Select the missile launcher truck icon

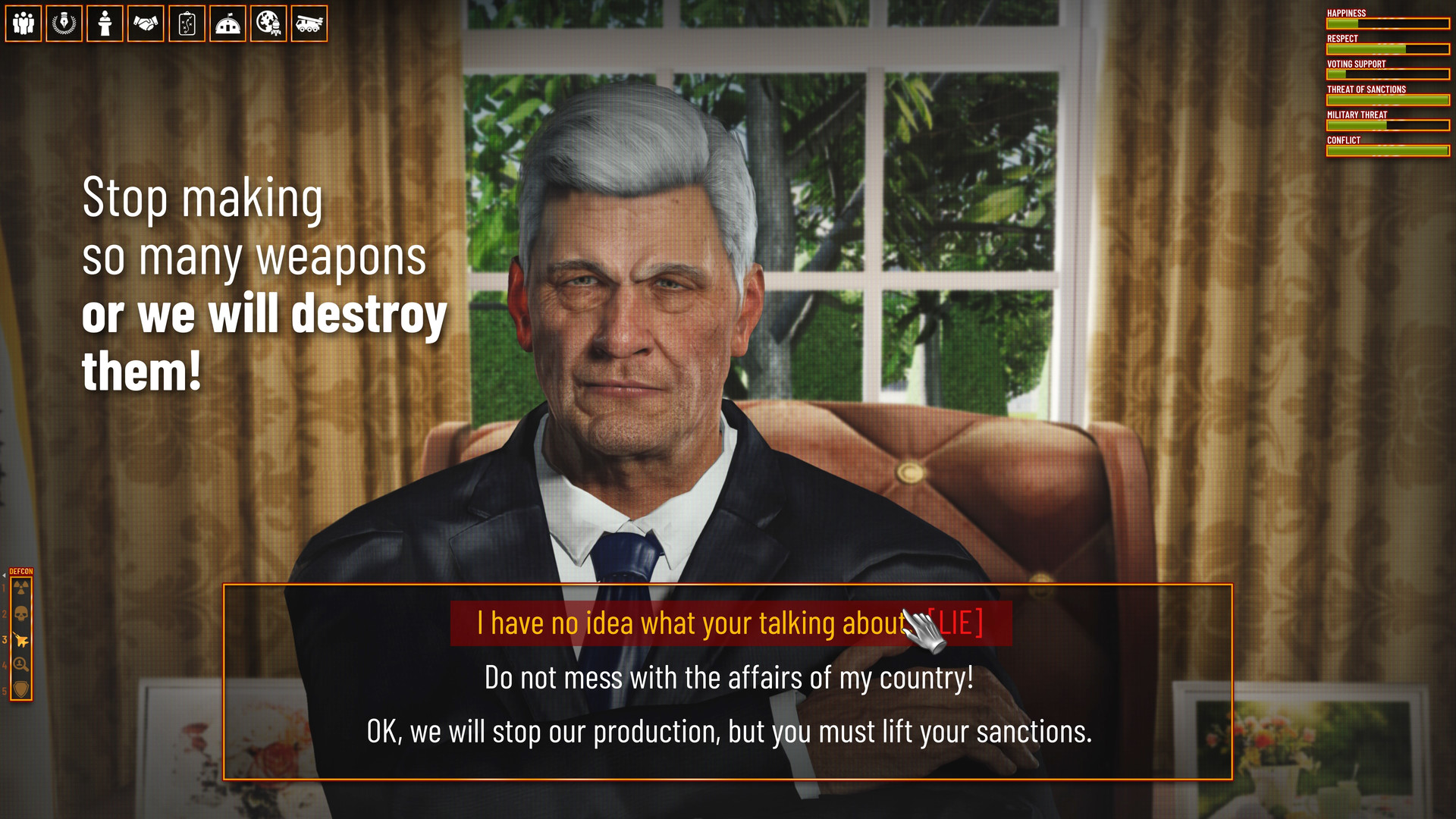coord(309,24)
